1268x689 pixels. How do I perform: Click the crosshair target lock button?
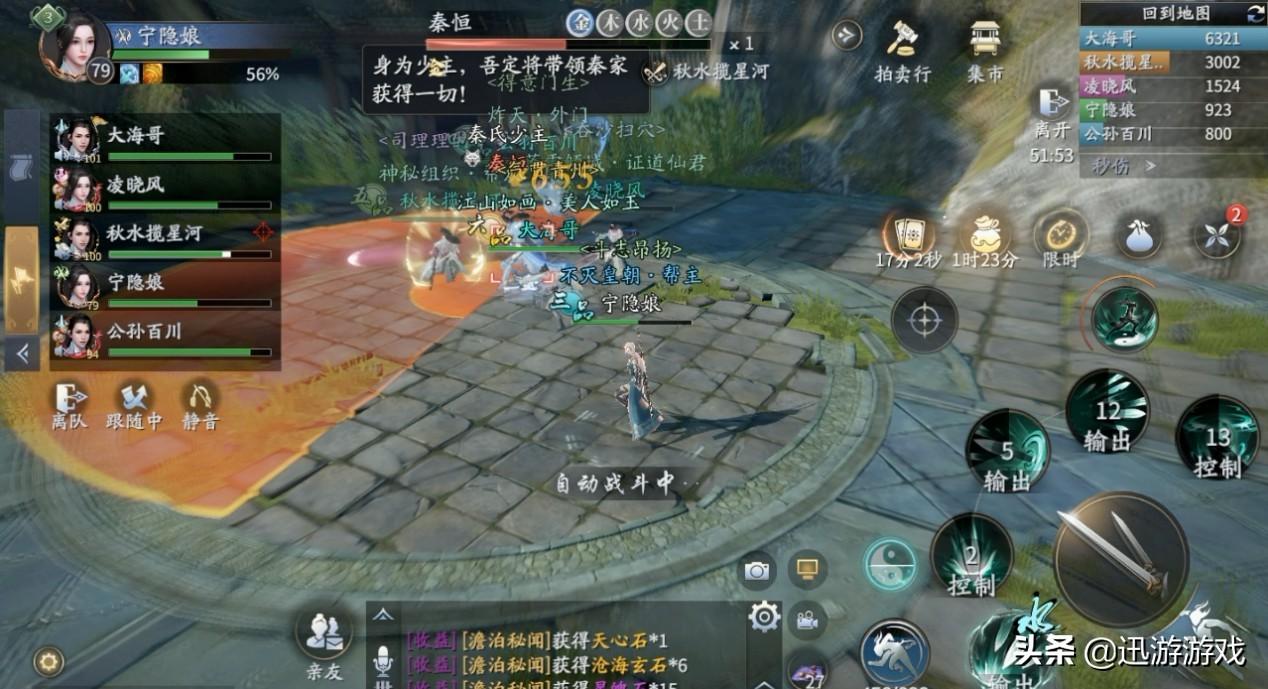click(x=924, y=320)
